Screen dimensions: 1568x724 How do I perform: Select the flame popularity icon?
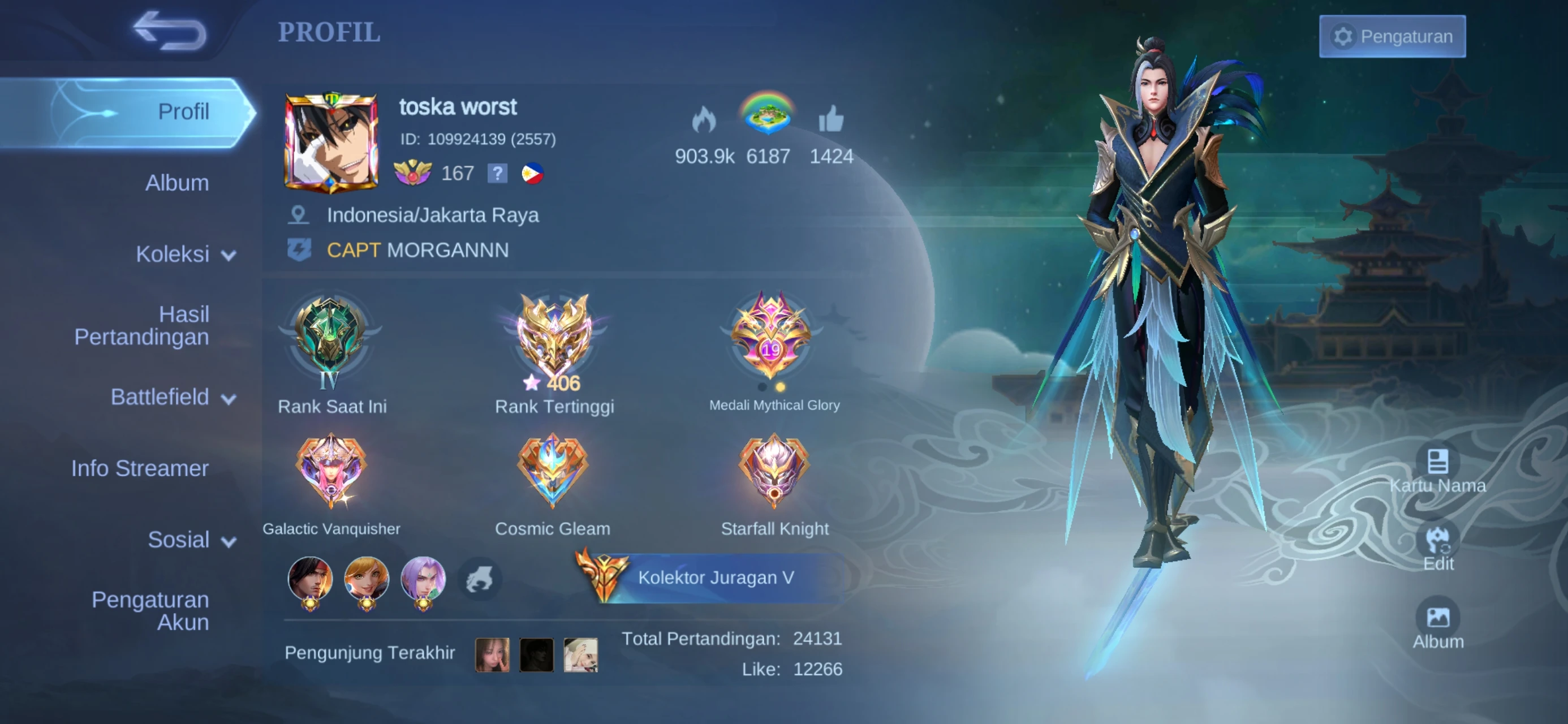click(704, 119)
